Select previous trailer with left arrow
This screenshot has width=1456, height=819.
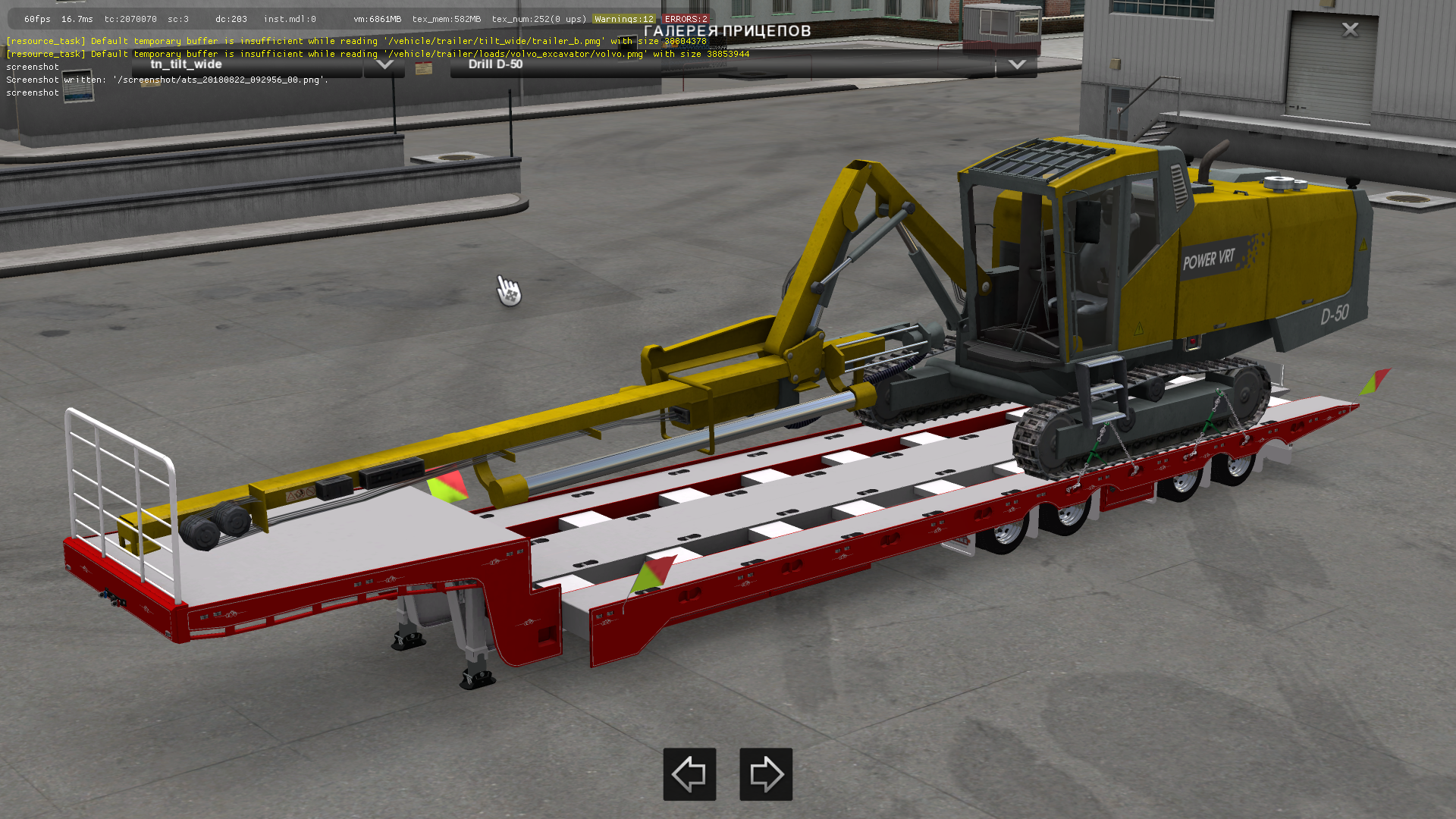point(689,774)
